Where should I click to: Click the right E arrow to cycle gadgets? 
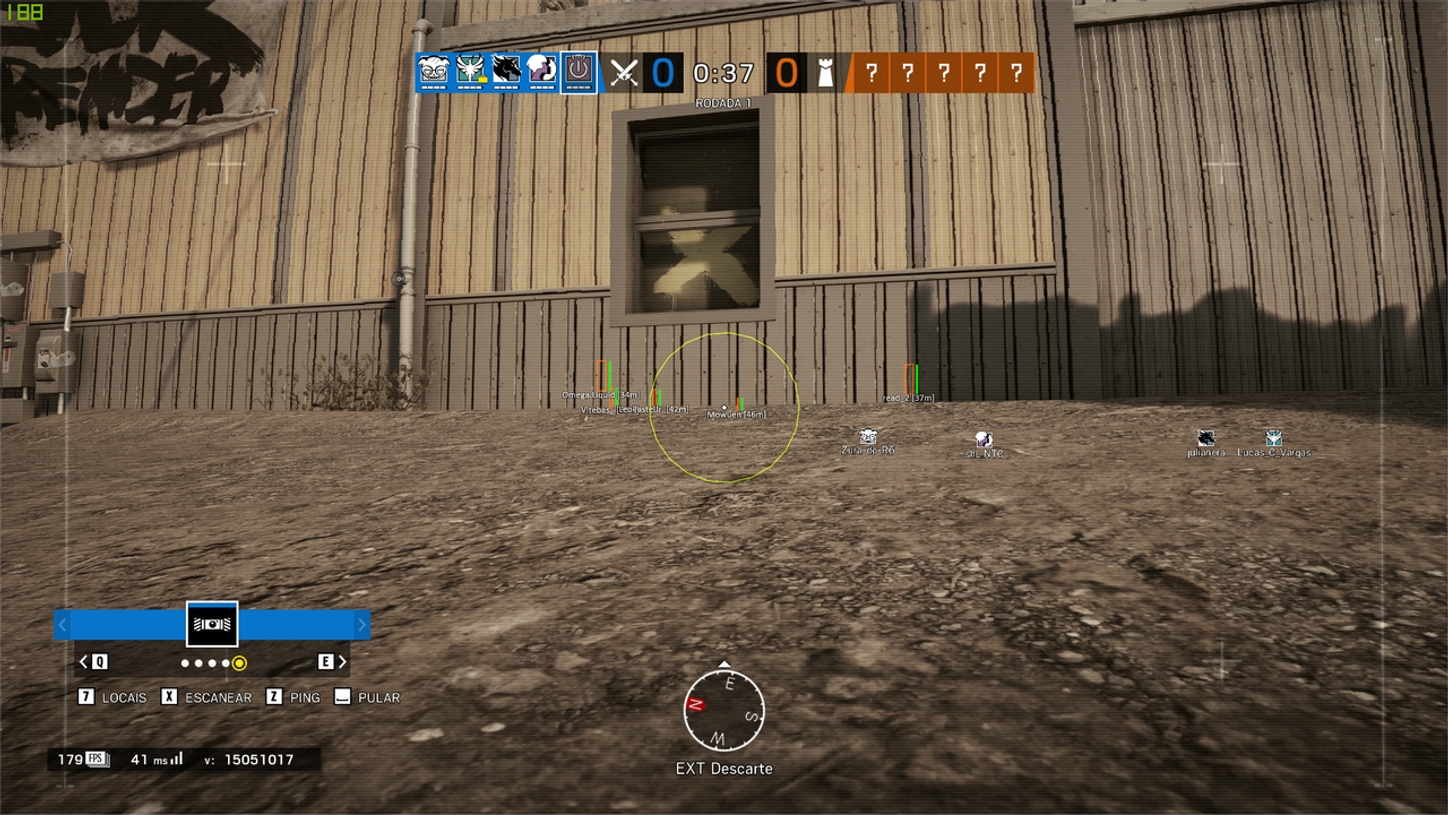340,662
